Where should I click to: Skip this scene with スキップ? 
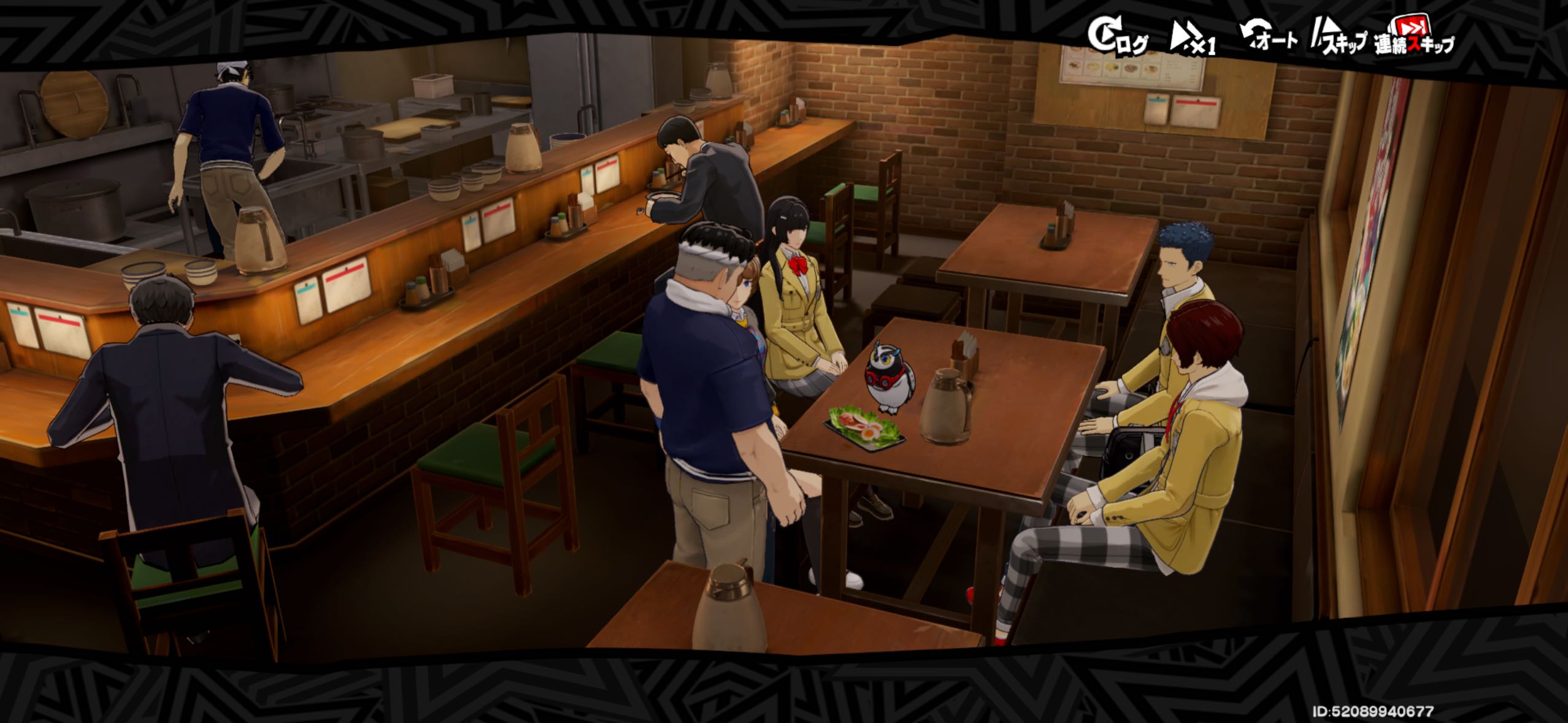coord(1339,39)
